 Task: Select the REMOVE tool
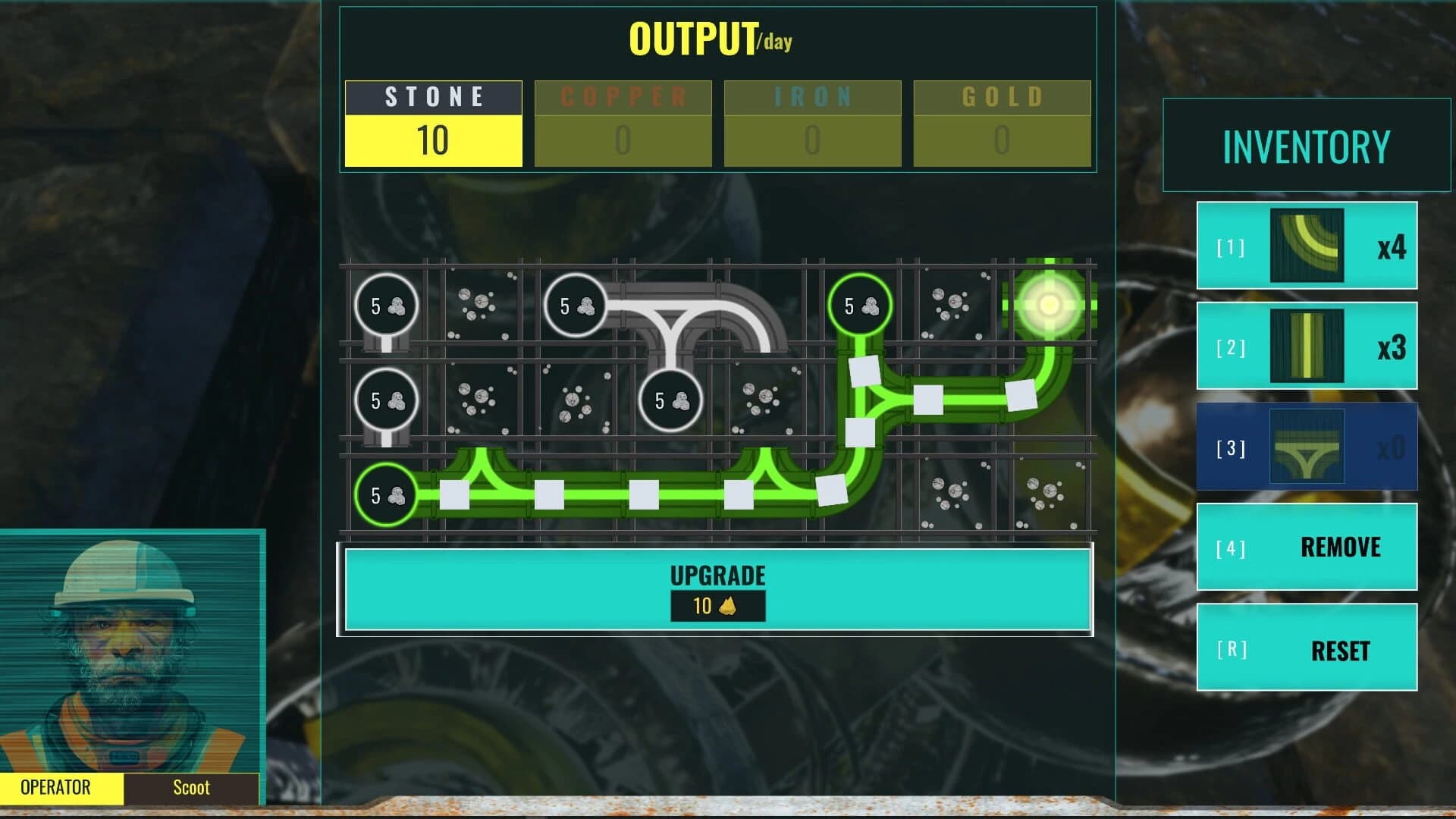(1307, 547)
